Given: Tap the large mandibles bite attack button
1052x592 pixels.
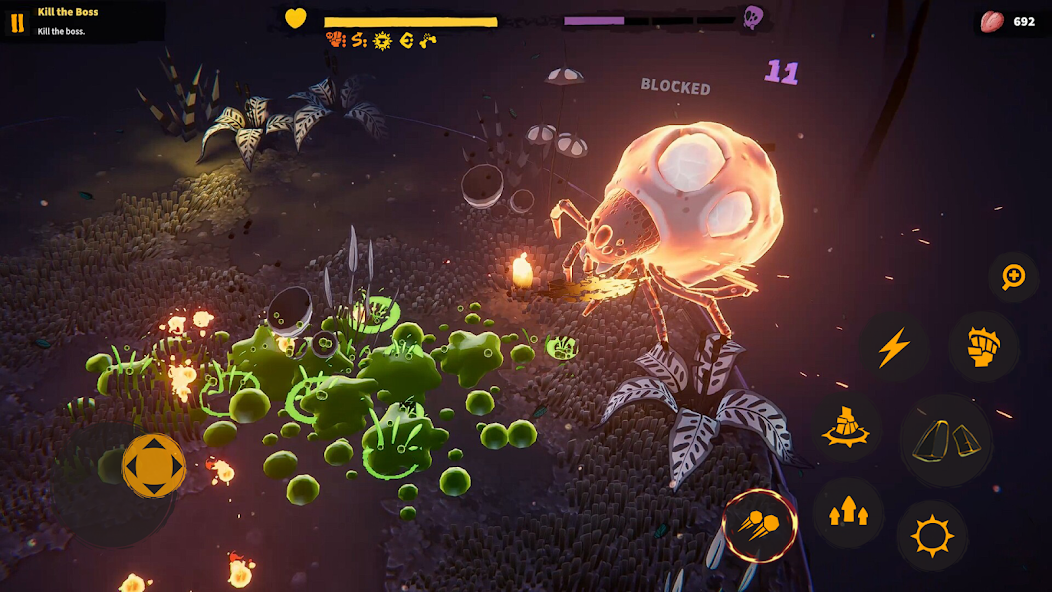Looking at the screenshot, I should click(x=946, y=440).
